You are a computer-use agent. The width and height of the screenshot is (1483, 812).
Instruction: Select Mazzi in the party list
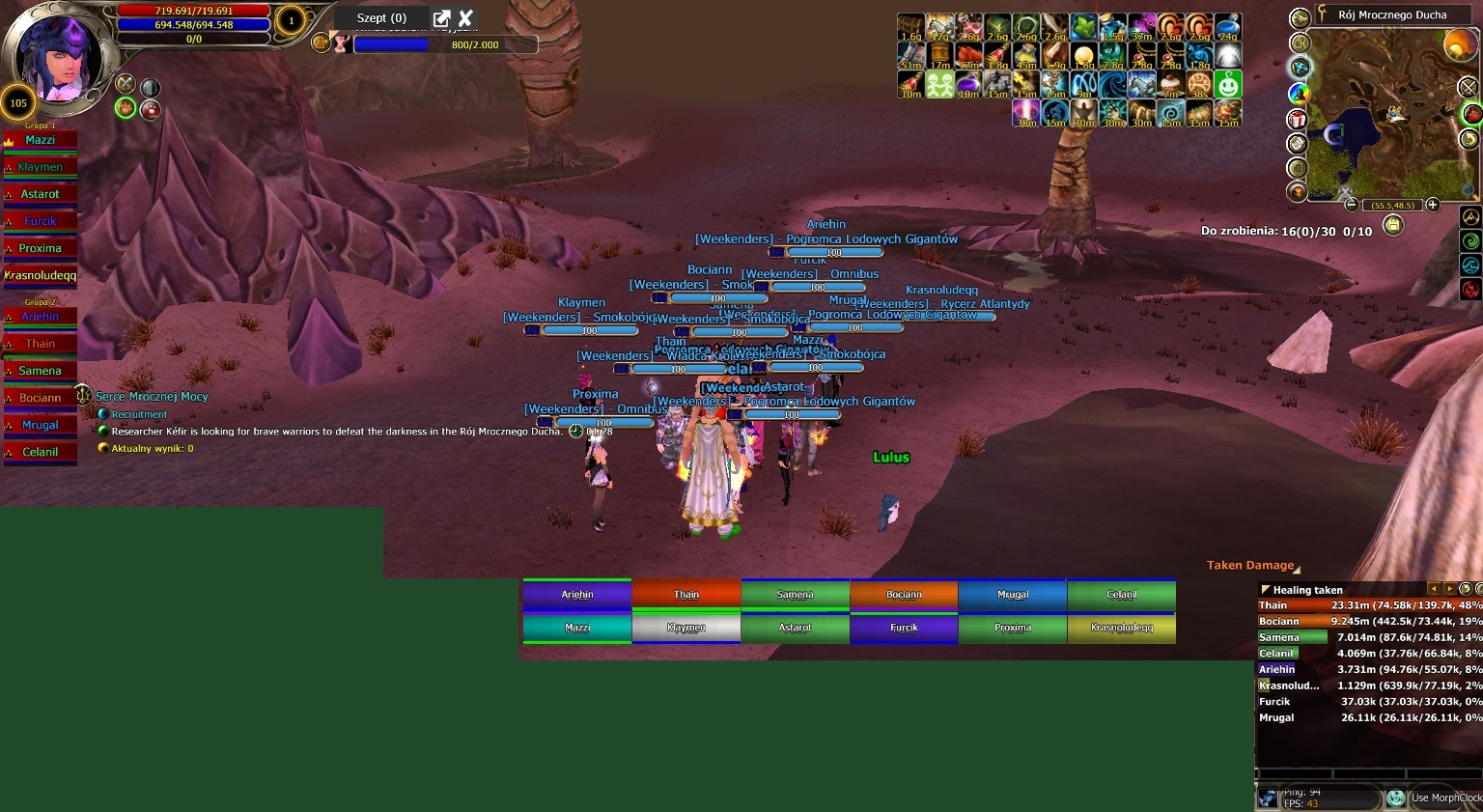coord(41,140)
